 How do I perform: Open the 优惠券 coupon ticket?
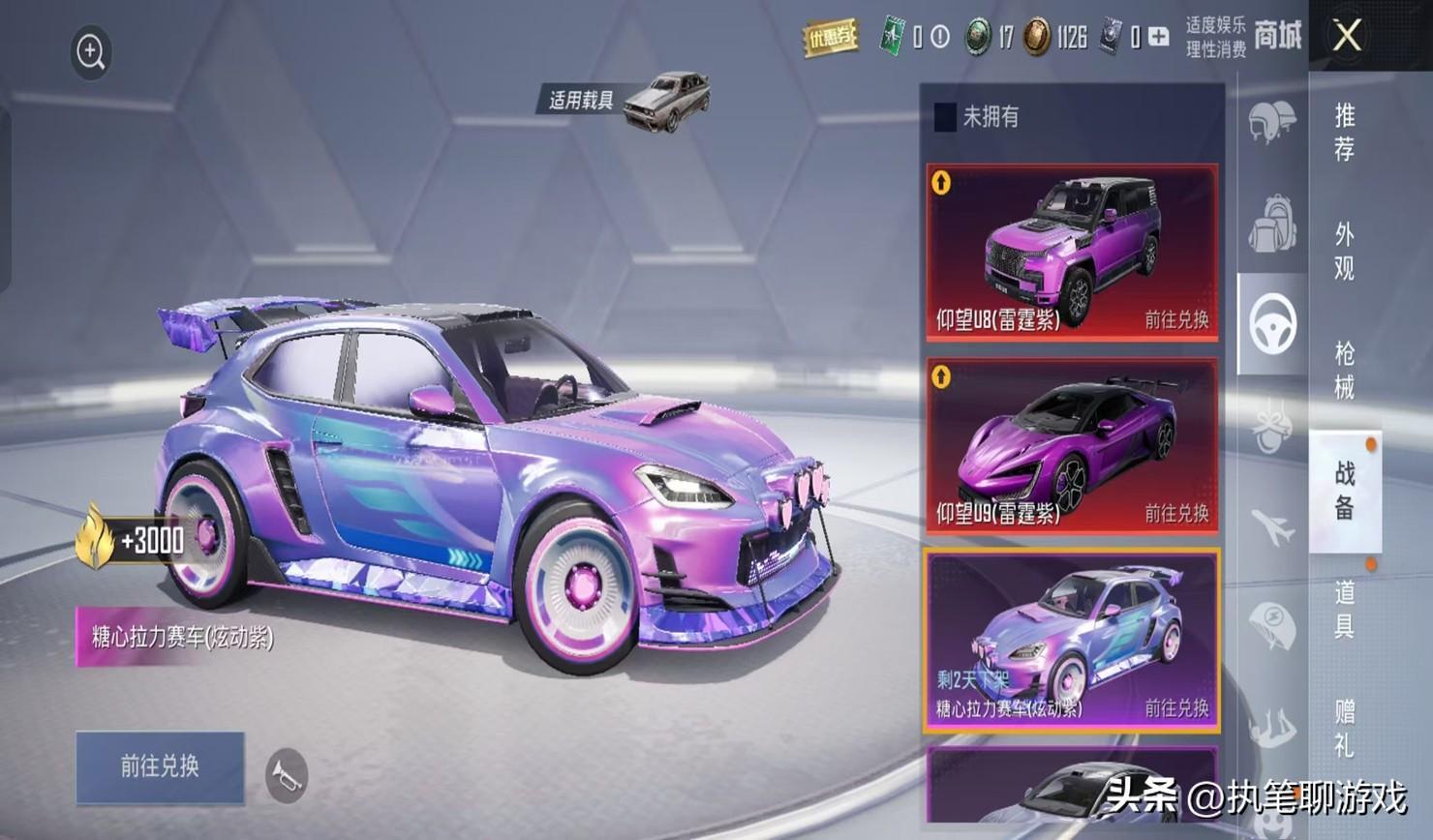[x=831, y=38]
